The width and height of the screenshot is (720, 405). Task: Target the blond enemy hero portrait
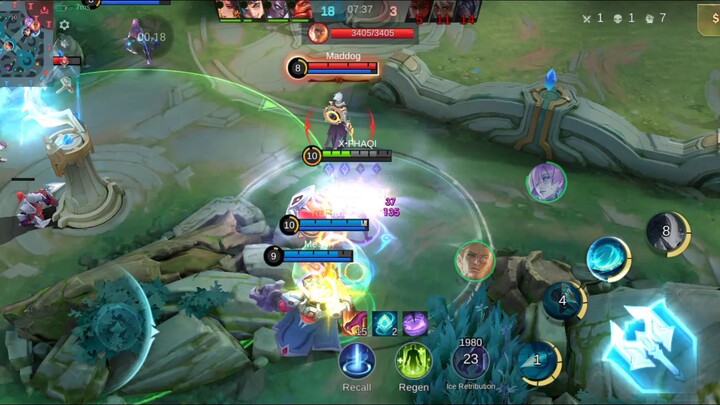(474, 261)
